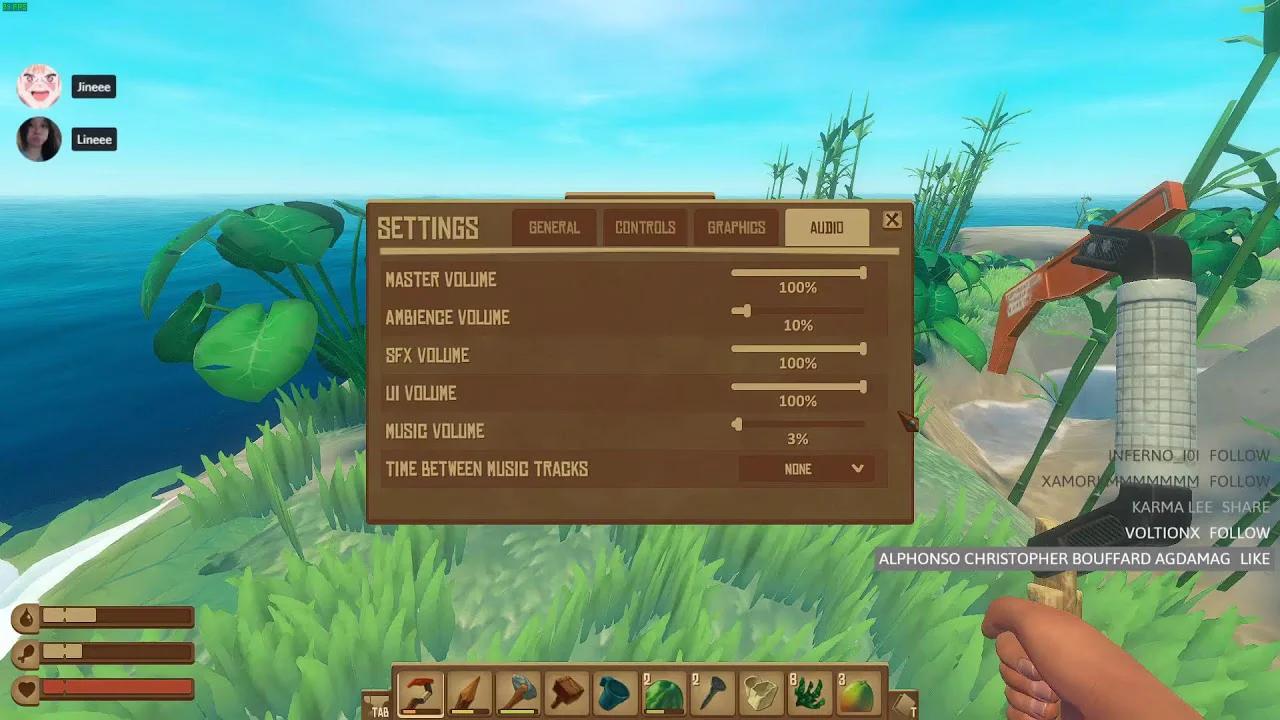View the Graphics settings tab
This screenshot has height=720, width=1280.
tap(735, 227)
